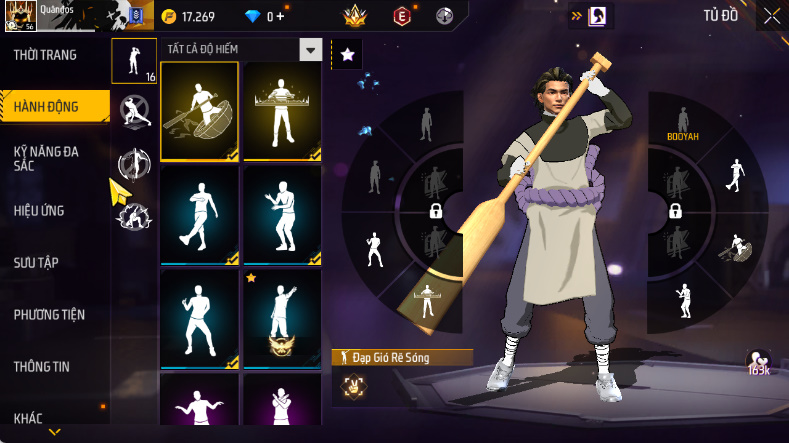Open the PHƯƠNG TIỆN category
The height and width of the screenshot is (443, 789).
coord(49,315)
